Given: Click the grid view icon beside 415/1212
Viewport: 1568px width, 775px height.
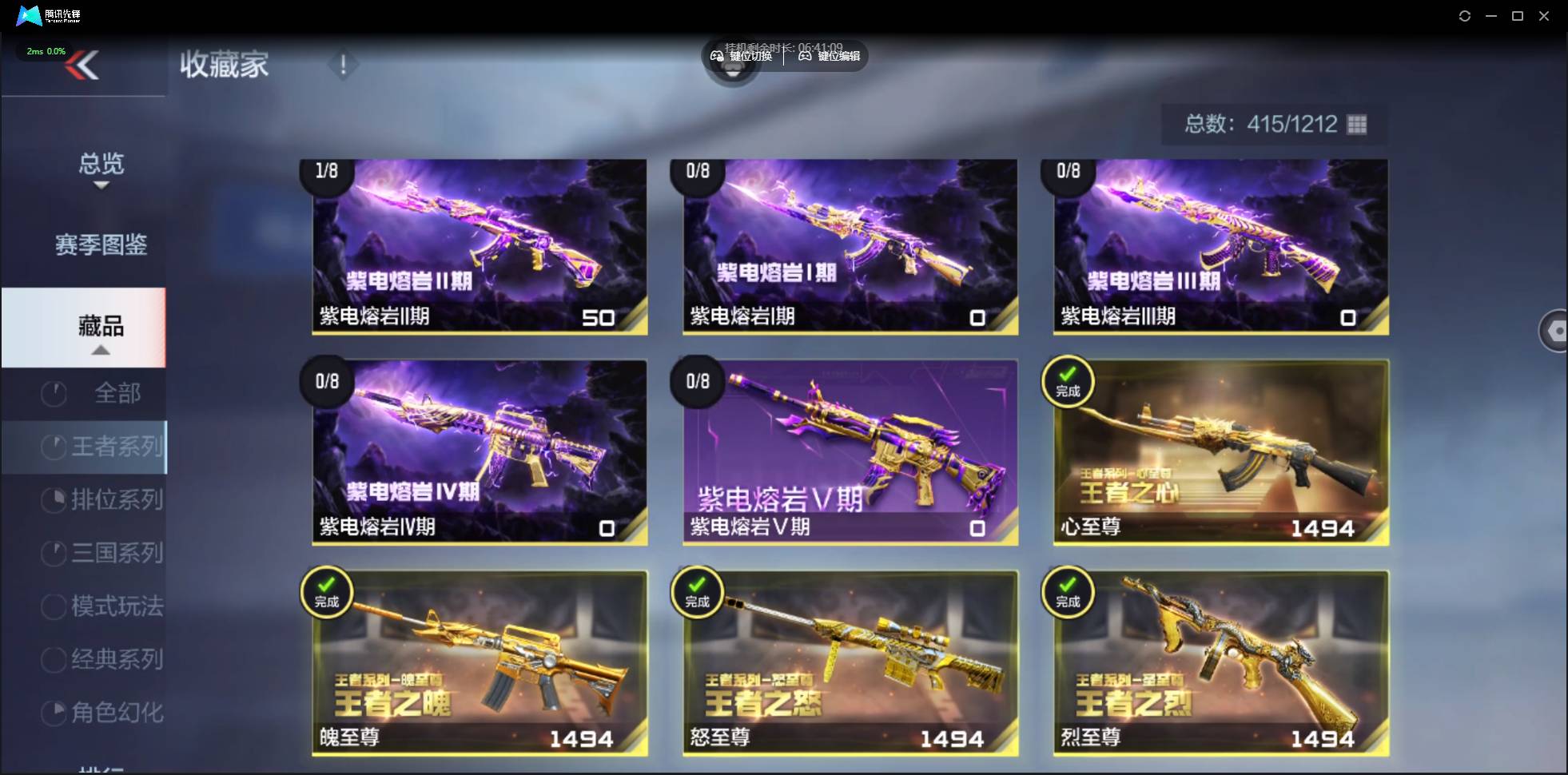Looking at the screenshot, I should click(1355, 124).
